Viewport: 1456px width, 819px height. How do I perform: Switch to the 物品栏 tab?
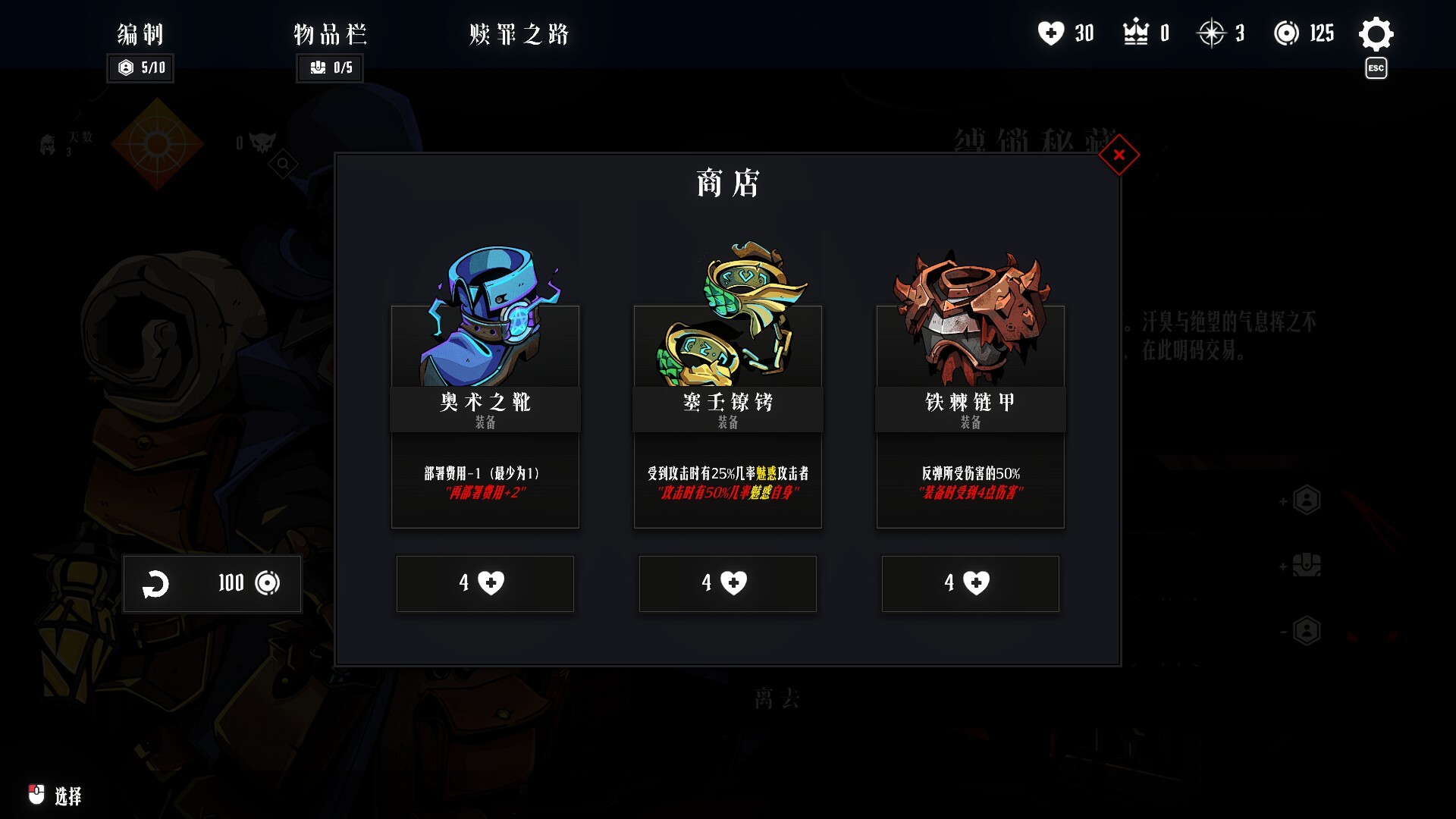tap(330, 34)
